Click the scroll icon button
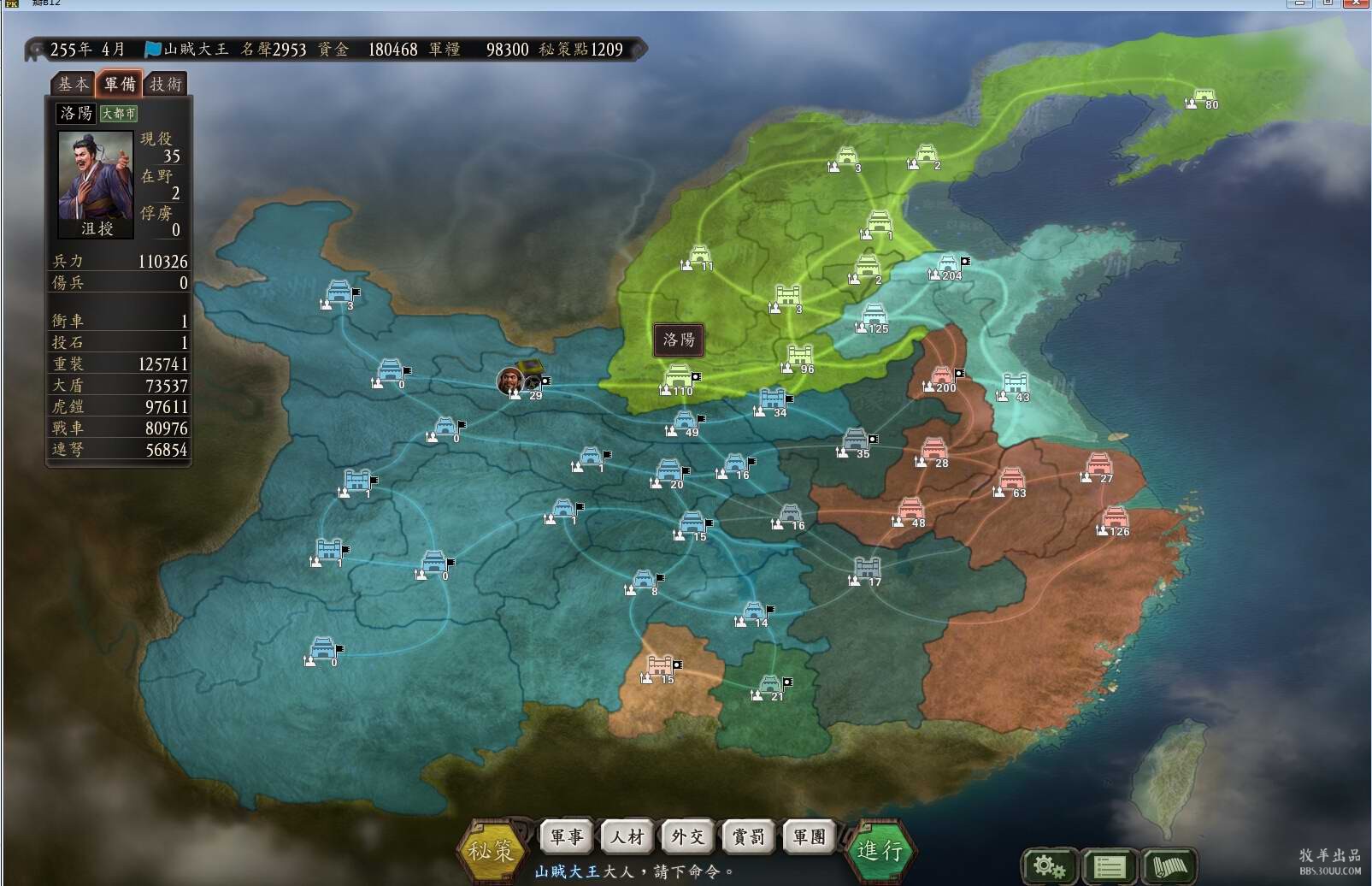Screen dimensions: 1372x886 point(1169,866)
